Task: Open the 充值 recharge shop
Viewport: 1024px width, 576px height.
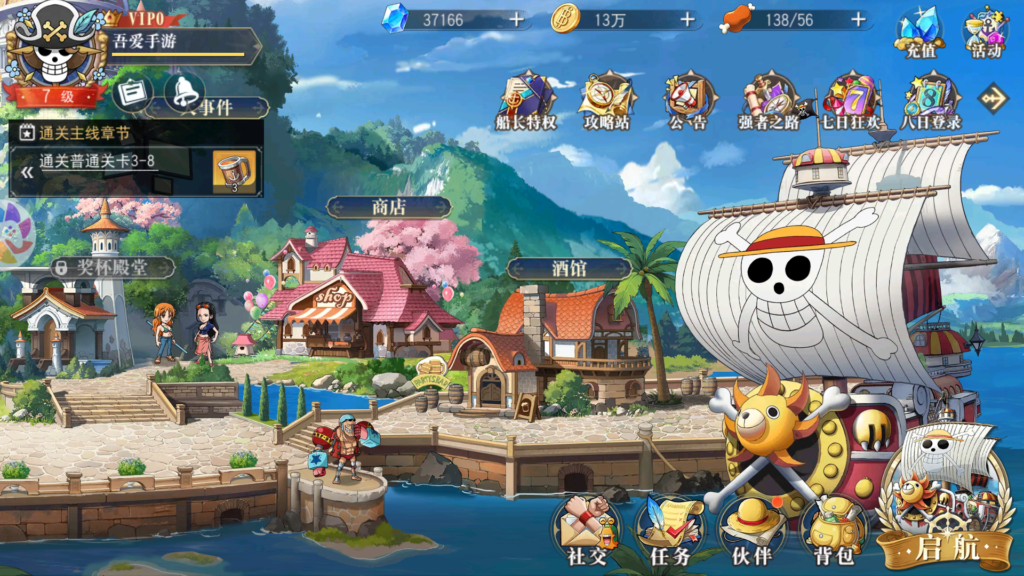Action: click(917, 33)
